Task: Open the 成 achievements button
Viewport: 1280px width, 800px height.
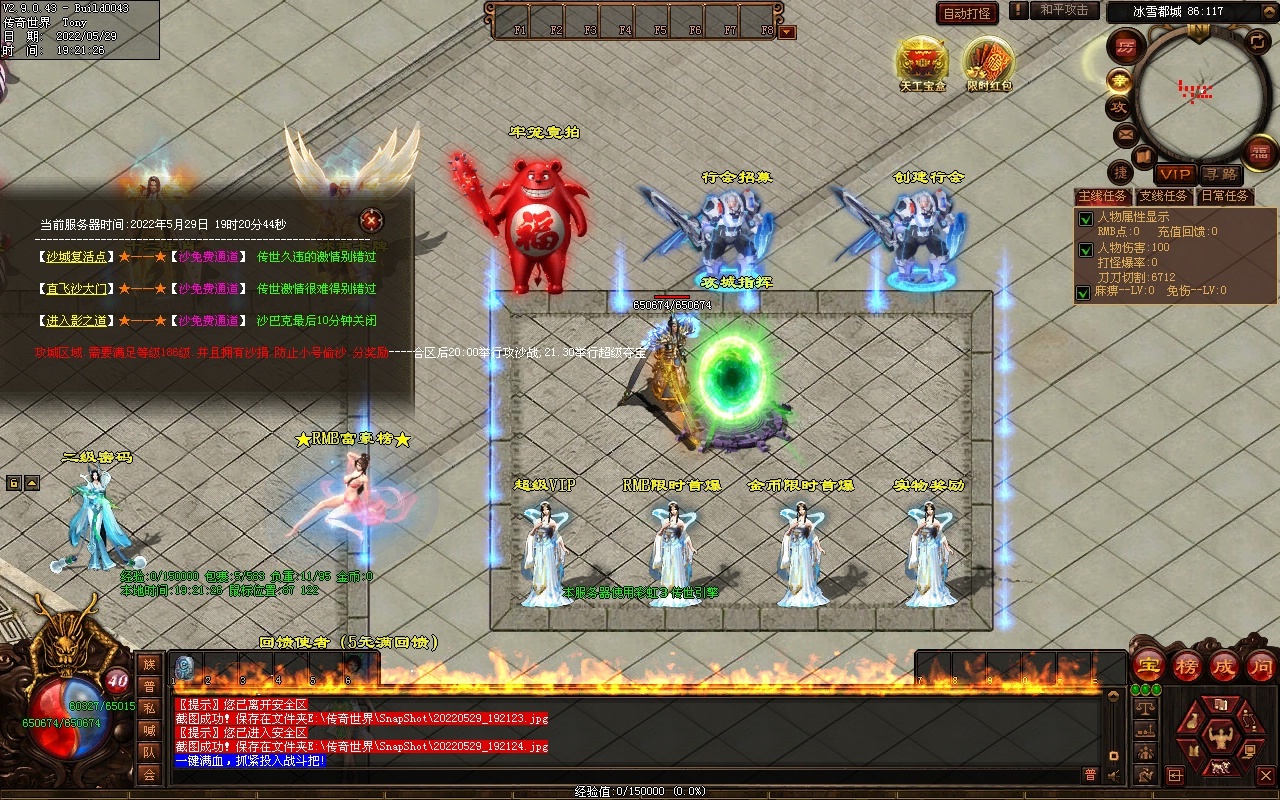Action: click(x=1224, y=666)
